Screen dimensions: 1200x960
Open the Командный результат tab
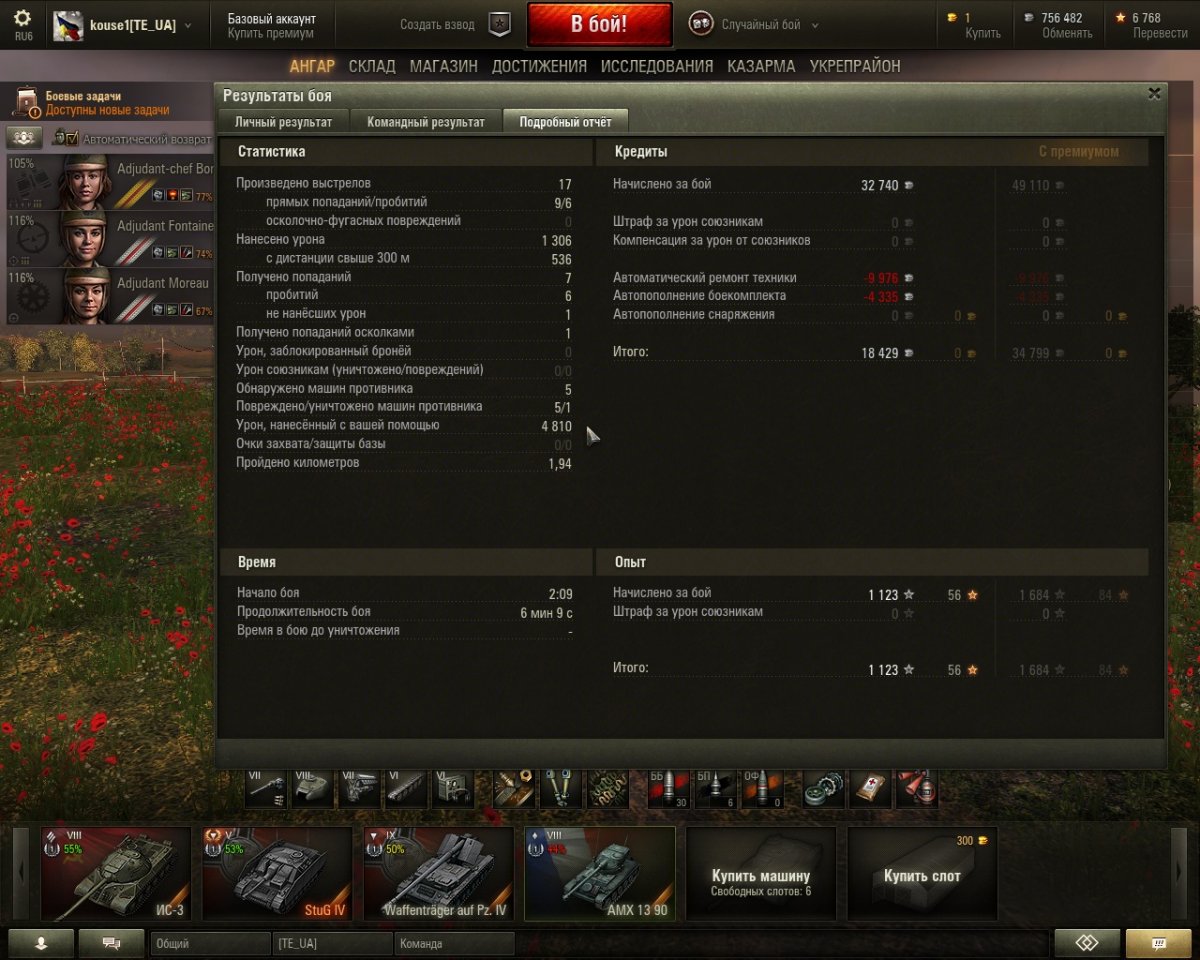(x=426, y=122)
